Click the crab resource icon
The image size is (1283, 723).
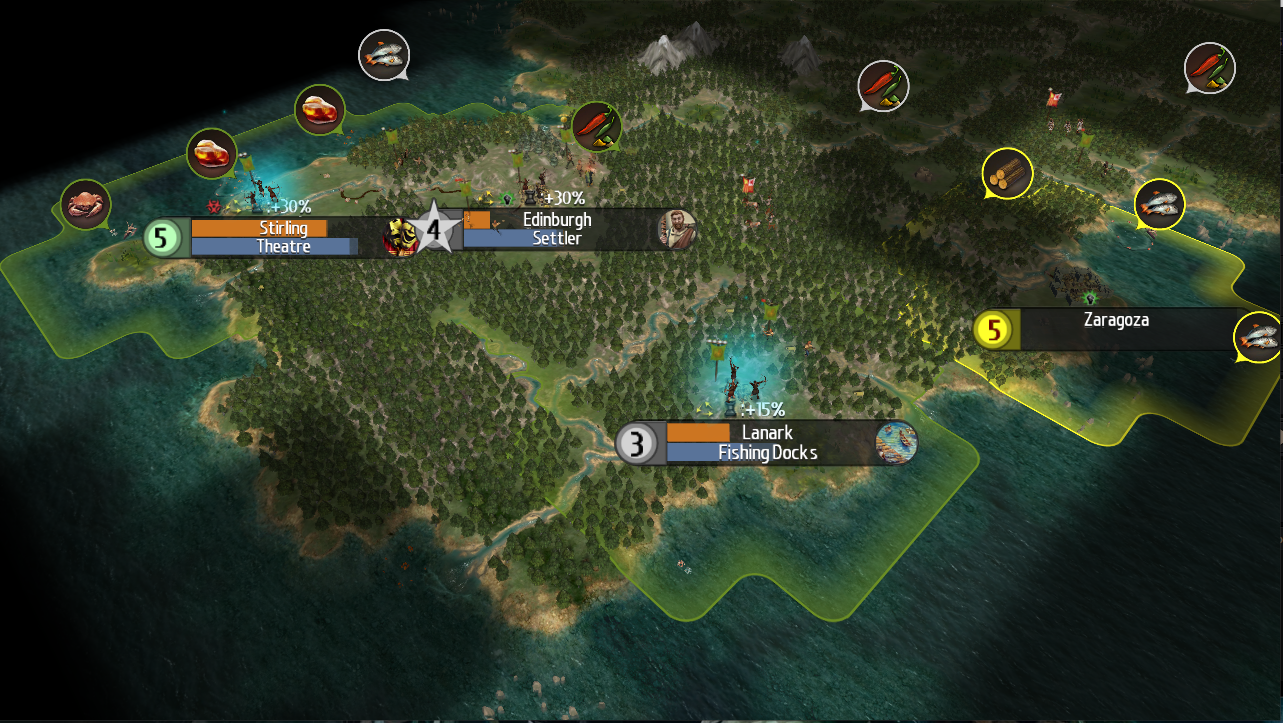point(84,204)
